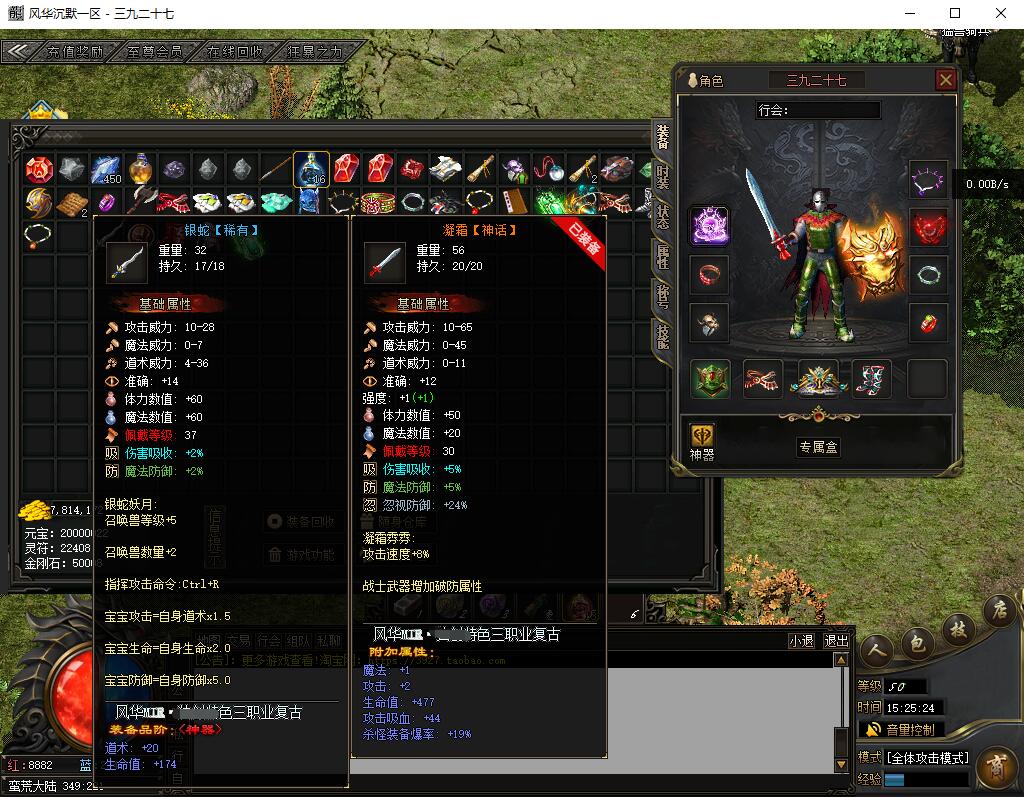Select the highlighted blue potion inventory slot

tap(311, 169)
